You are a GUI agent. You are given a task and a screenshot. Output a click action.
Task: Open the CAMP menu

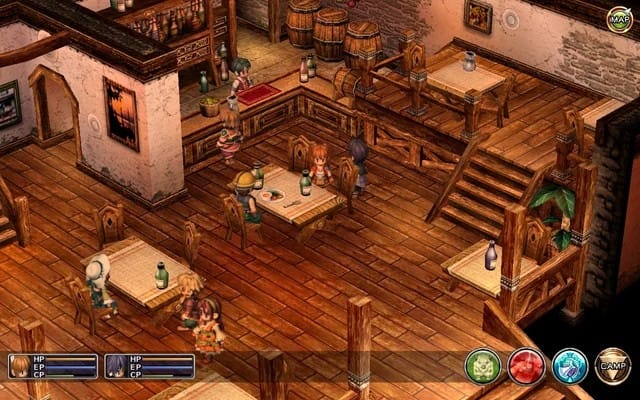(612, 366)
